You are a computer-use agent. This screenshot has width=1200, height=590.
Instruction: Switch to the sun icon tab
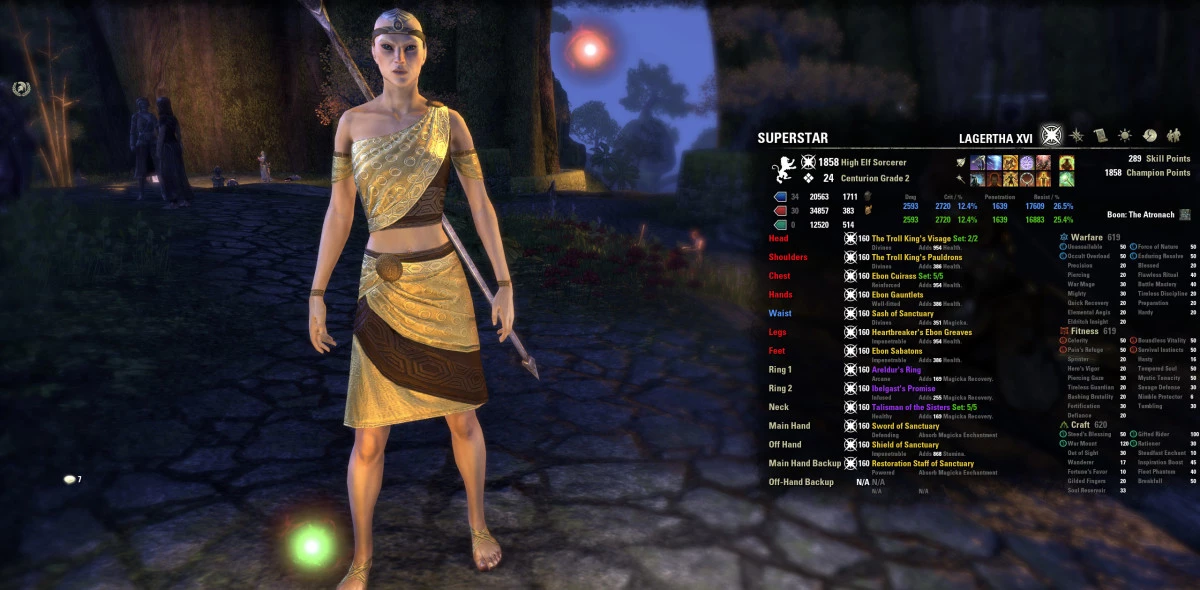pyautogui.click(x=1124, y=136)
